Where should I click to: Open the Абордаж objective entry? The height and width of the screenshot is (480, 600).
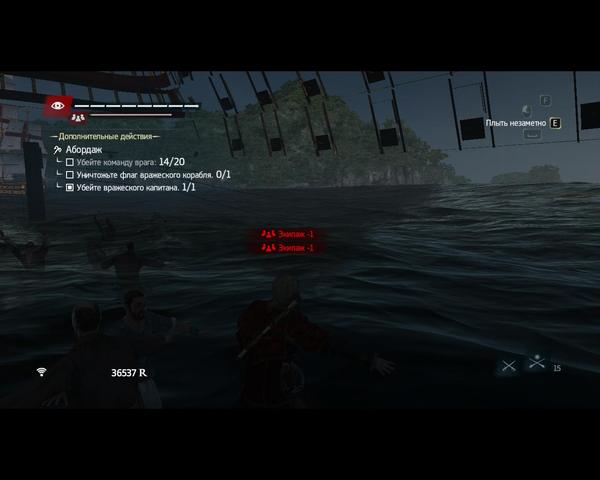point(82,148)
